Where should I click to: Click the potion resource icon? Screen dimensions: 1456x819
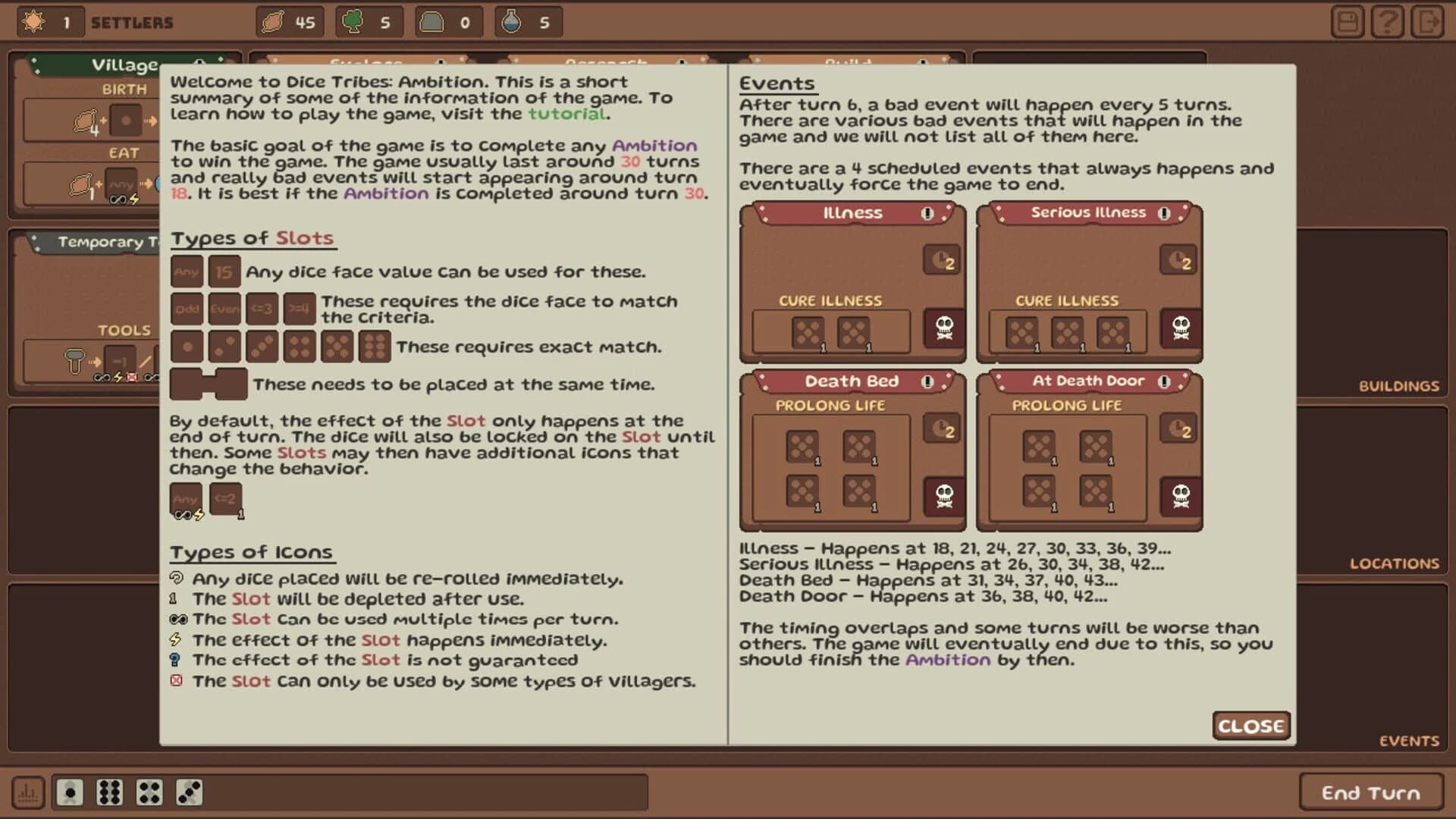pos(510,22)
